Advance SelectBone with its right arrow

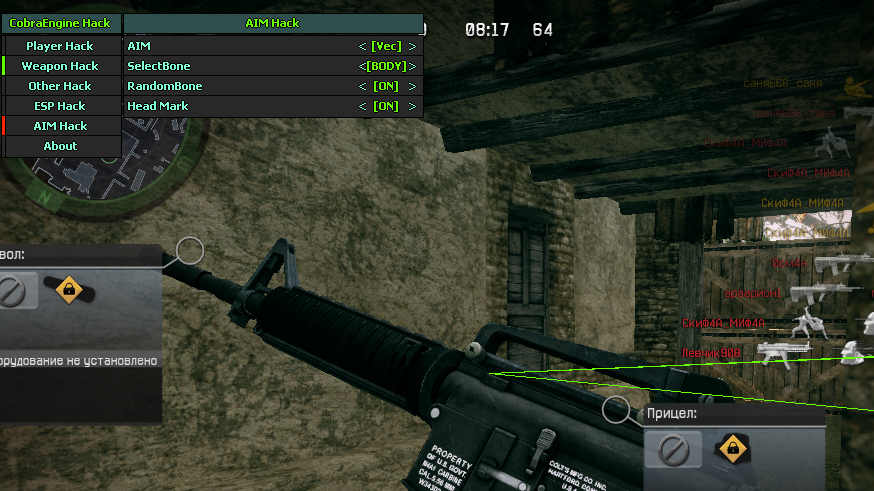[412, 66]
